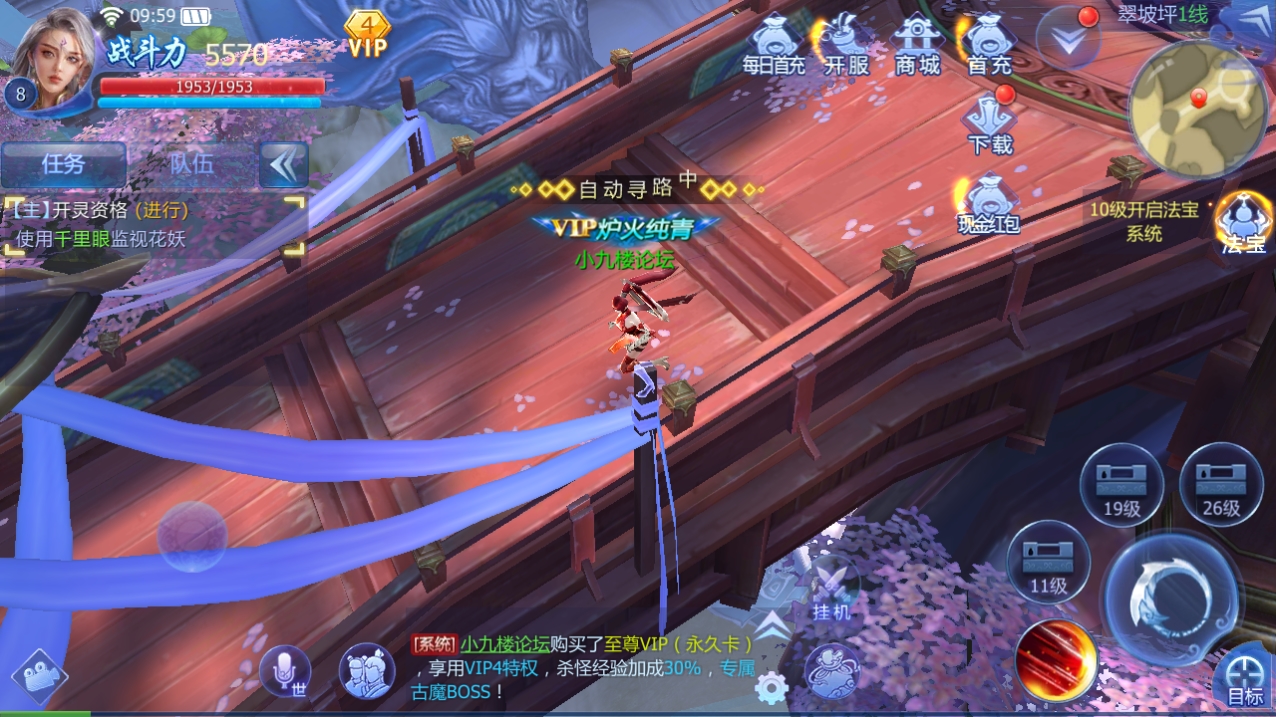The width and height of the screenshot is (1276, 717).
Task: Switch to the 队伍 team tab
Action: point(191,165)
